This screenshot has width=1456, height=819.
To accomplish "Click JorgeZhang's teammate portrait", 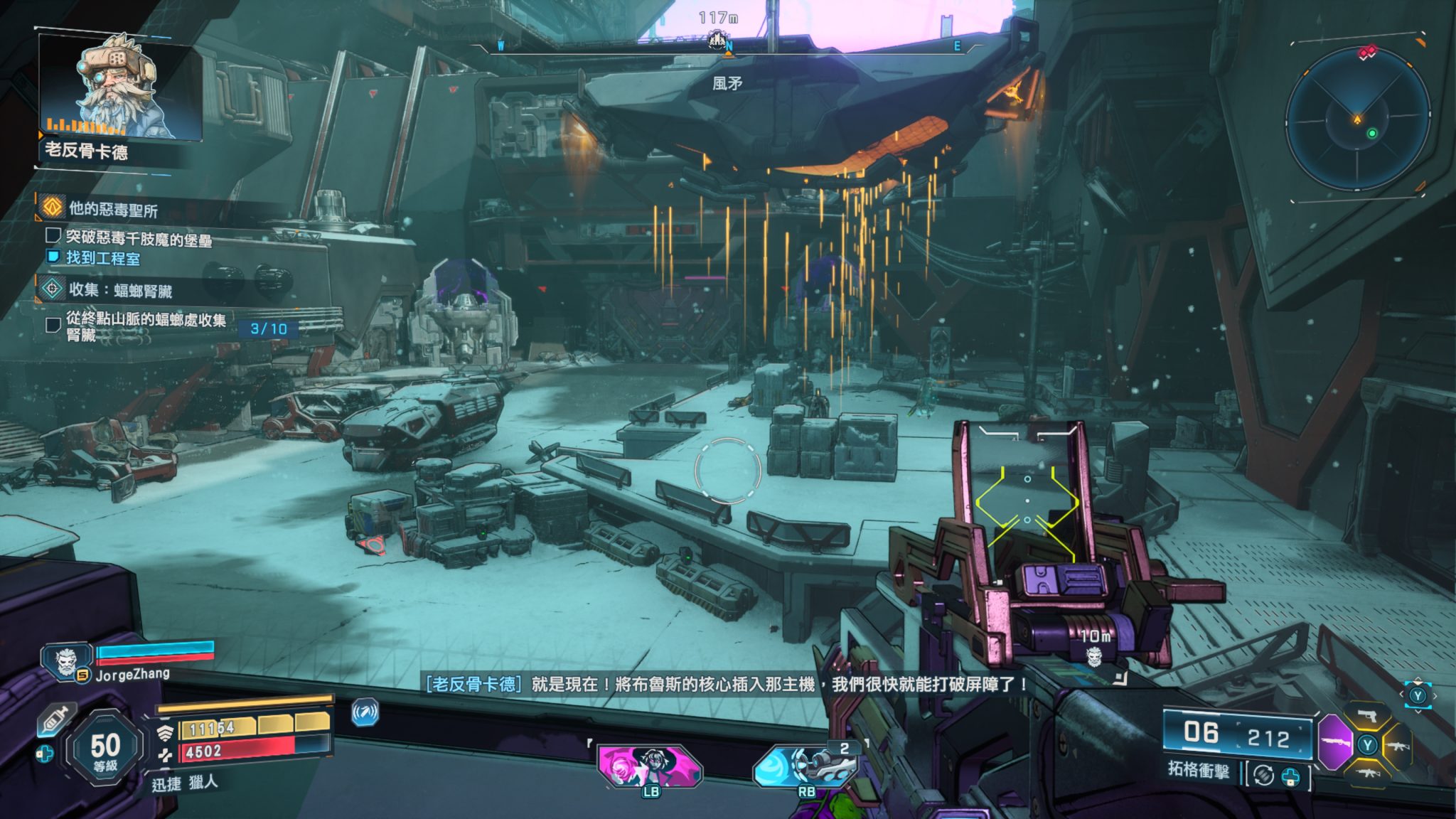I will (x=66, y=663).
